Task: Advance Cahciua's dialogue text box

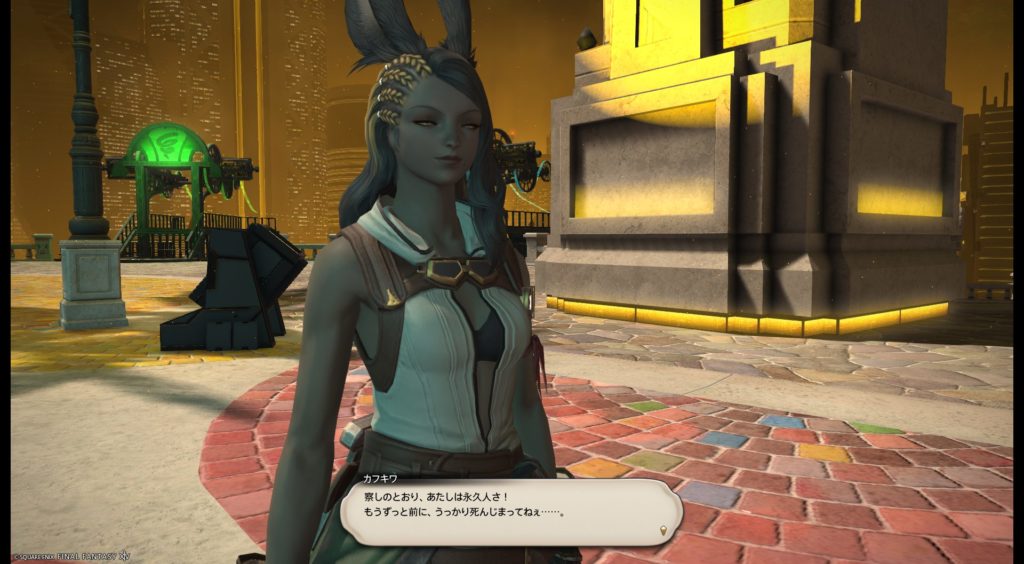Action: (x=510, y=512)
